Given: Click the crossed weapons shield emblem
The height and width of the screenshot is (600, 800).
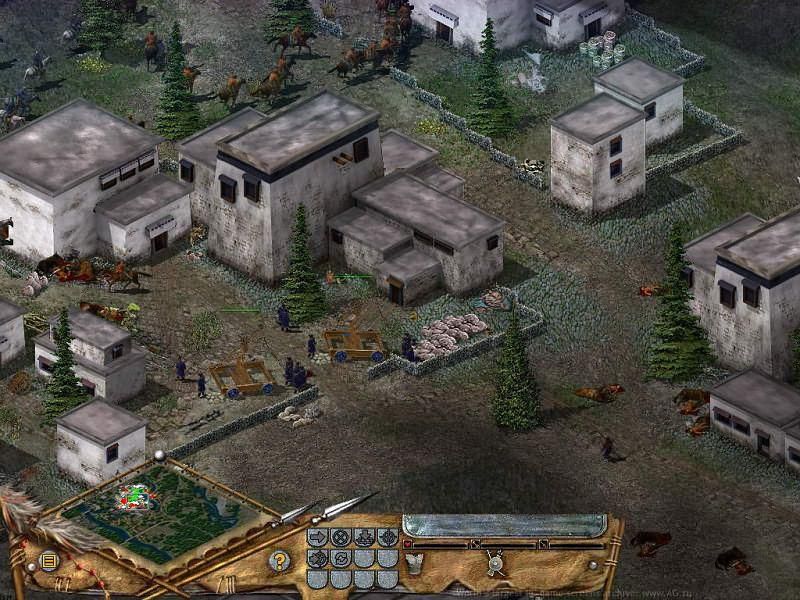Looking at the screenshot, I should tap(494, 563).
